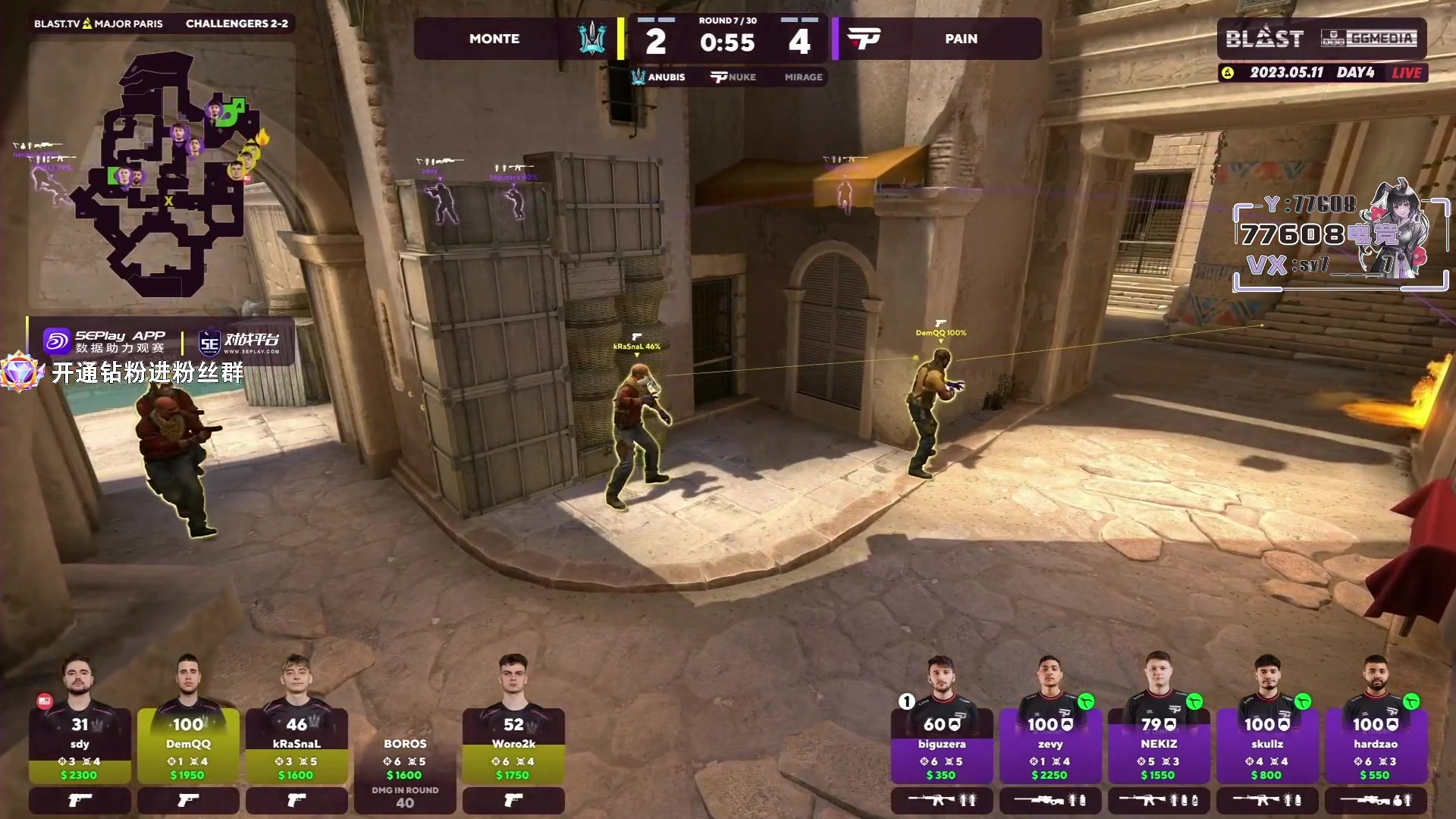Click the diamond fan group banner
Viewport: 1456px width, 819px height.
[125, 372]
